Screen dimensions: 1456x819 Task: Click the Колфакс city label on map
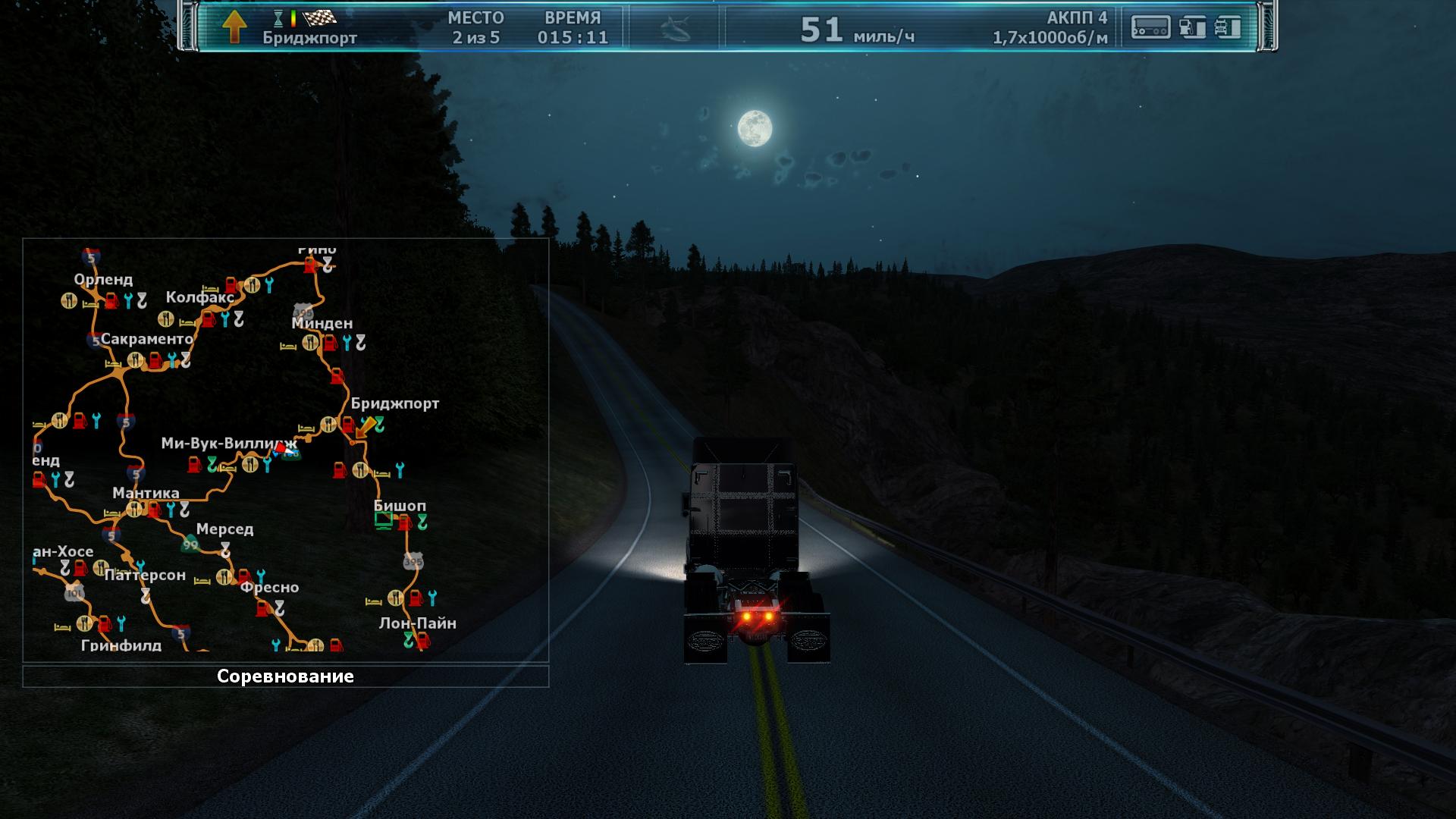(200, 297)
